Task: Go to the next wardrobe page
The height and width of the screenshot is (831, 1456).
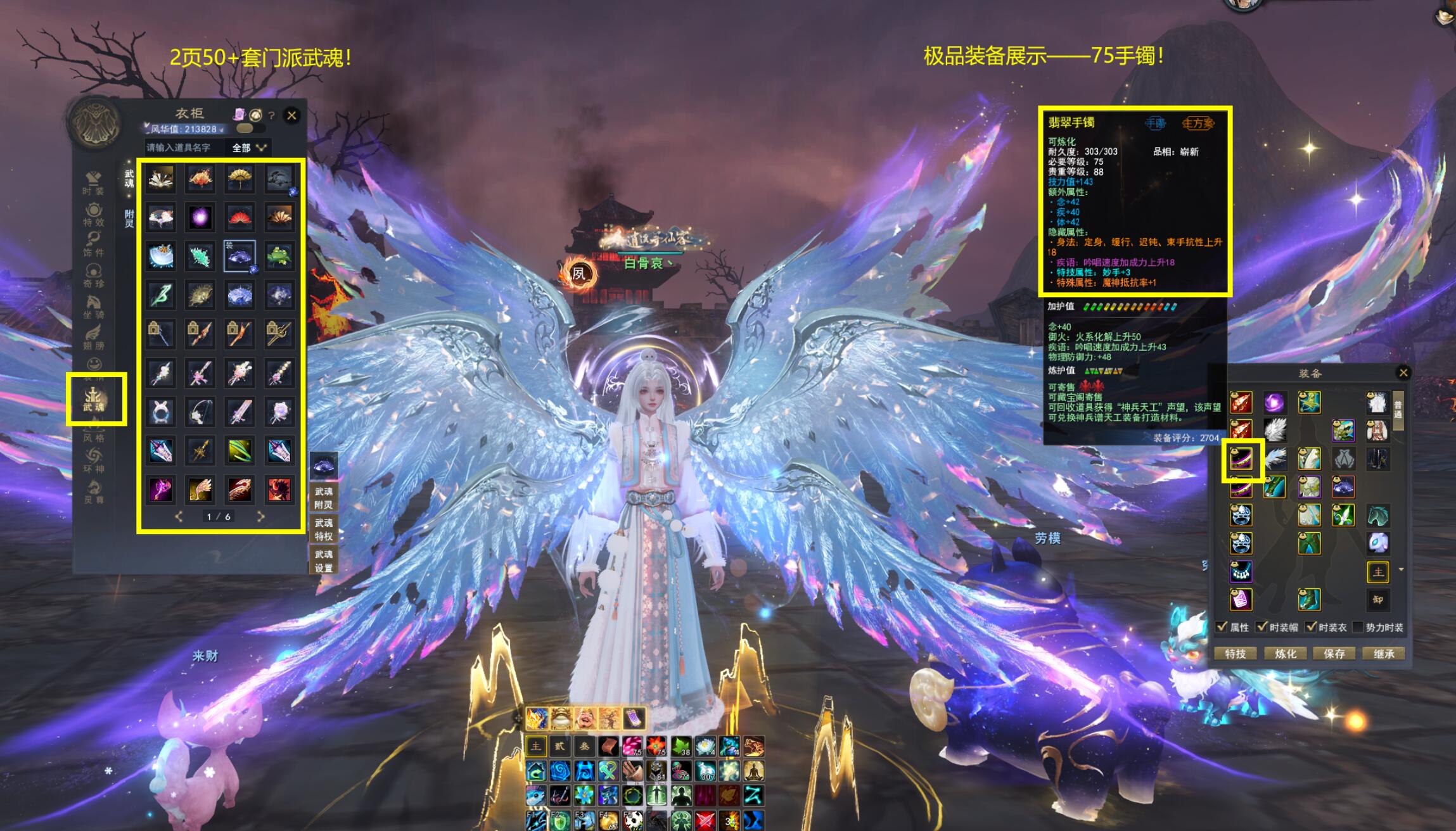Action: 260,517
